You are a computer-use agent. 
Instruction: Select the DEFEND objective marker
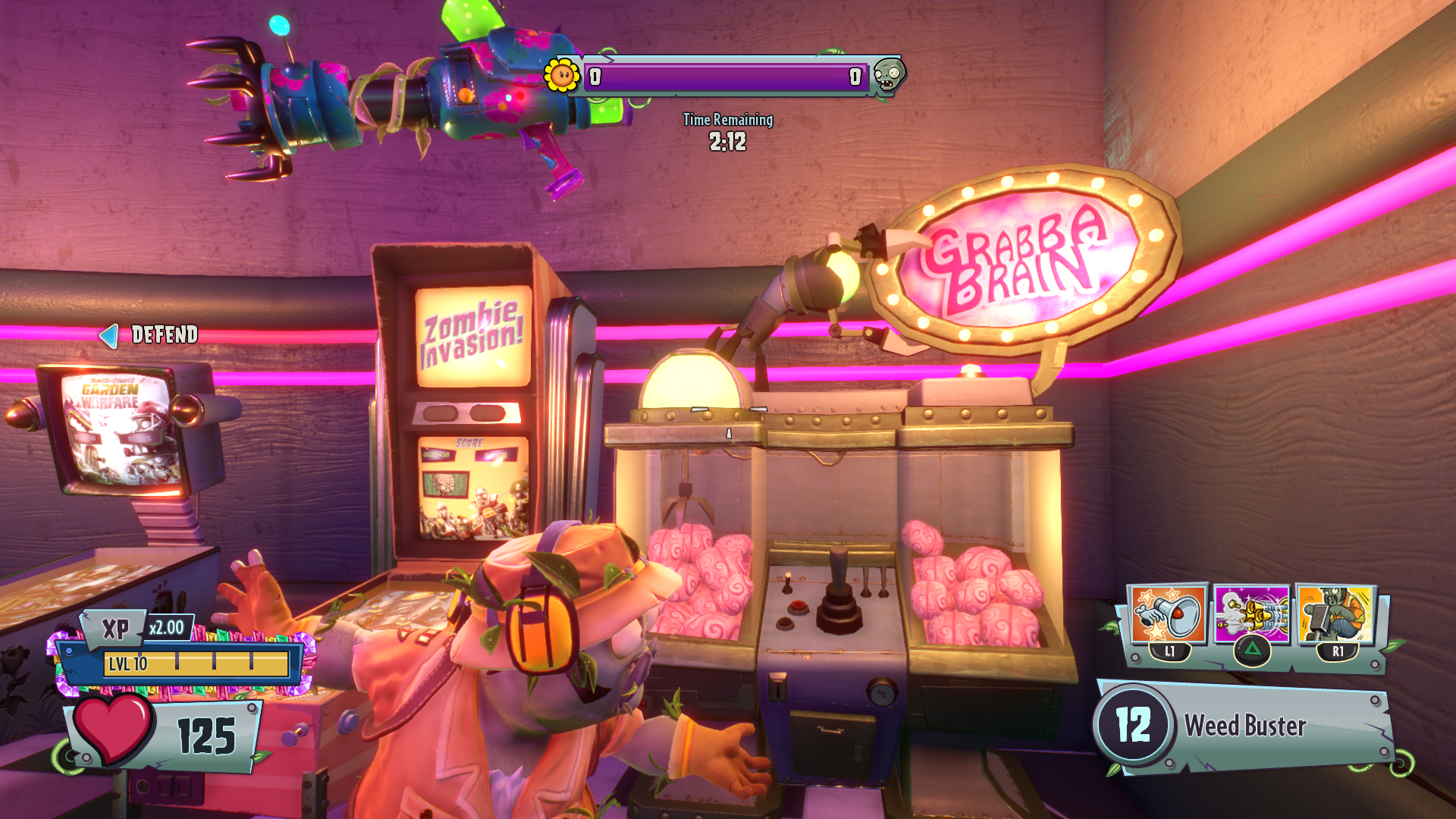click(x=150, y=334)
